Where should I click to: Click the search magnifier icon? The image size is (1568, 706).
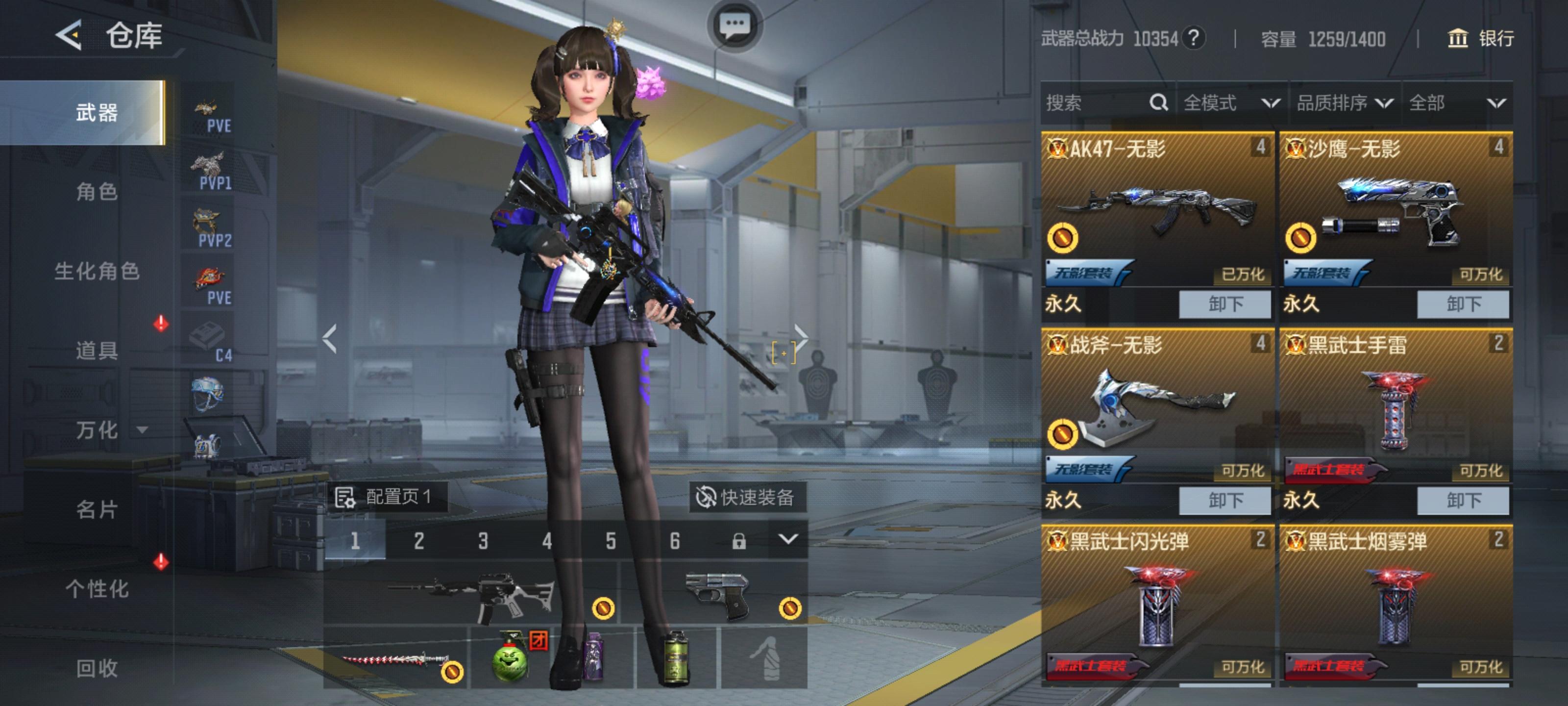pyautogui.click(x=1159, y=103)
